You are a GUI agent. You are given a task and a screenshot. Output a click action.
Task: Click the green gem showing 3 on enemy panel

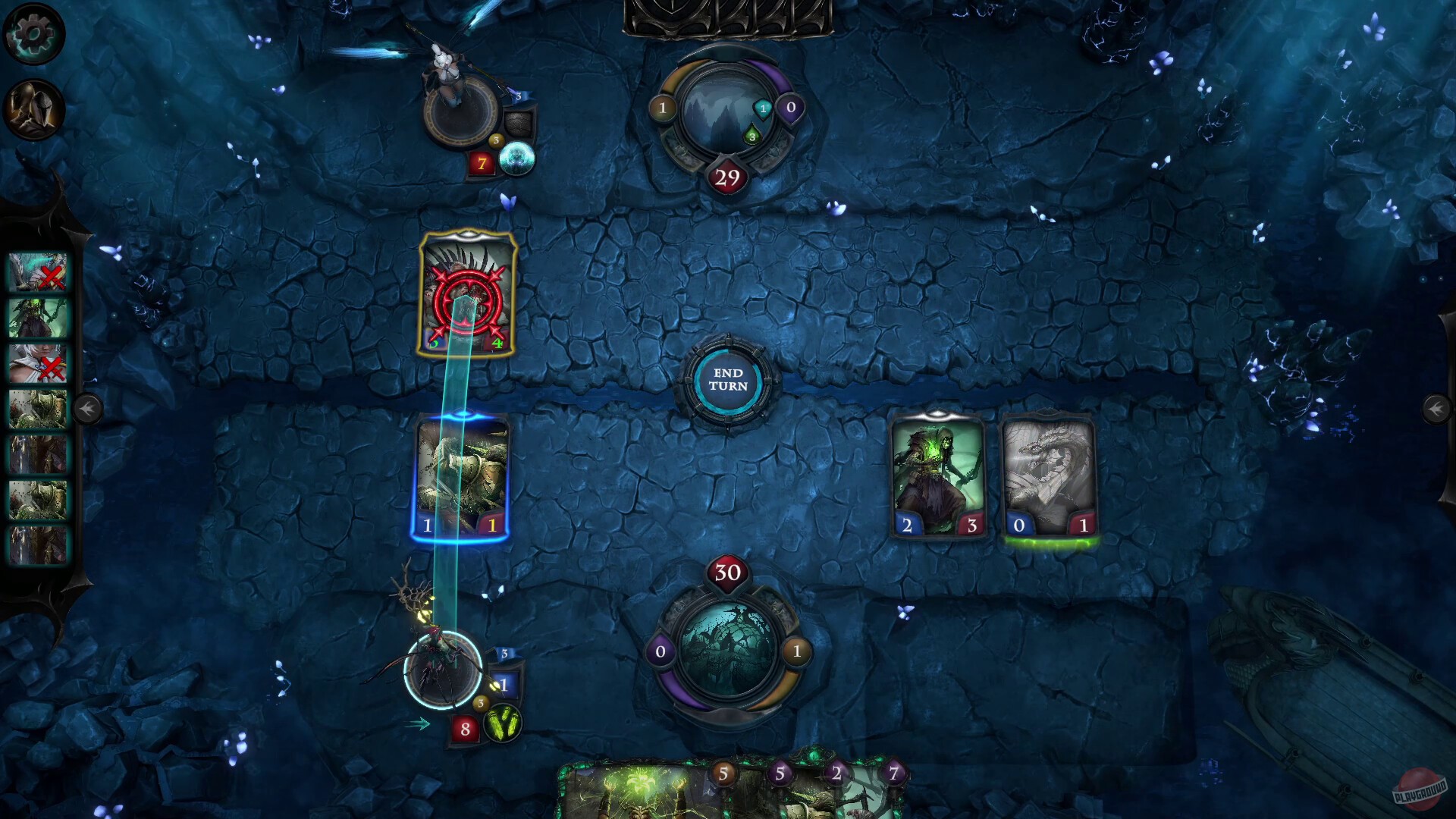pos(752,138)
